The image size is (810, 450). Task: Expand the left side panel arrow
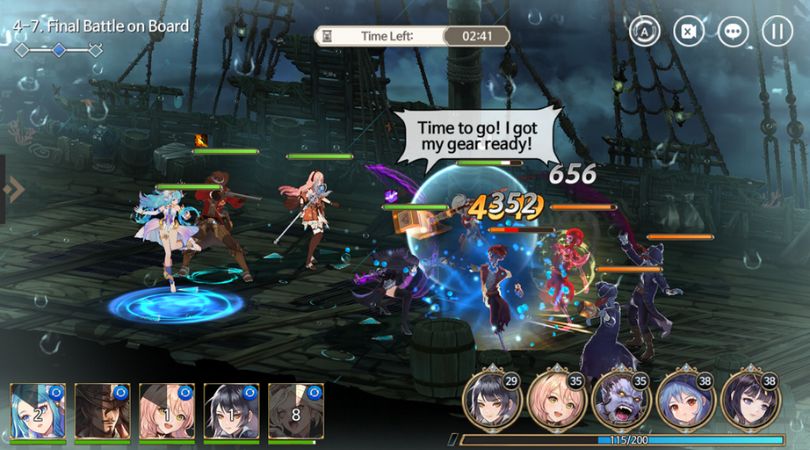(12, 189)
